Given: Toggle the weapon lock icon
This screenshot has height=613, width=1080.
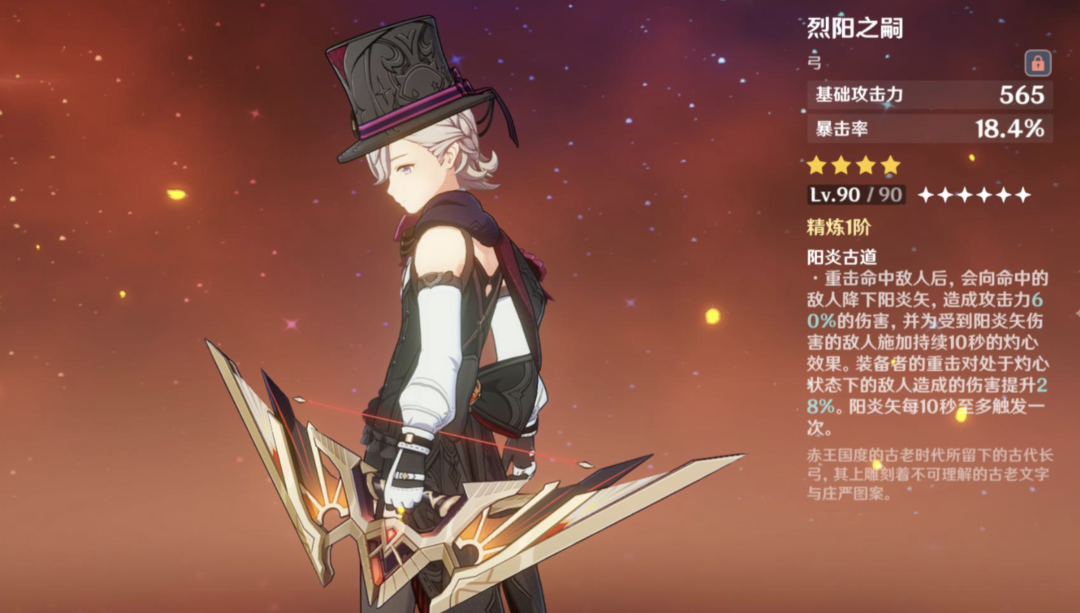Looking at the screenshot, I should coord(1037,64).
